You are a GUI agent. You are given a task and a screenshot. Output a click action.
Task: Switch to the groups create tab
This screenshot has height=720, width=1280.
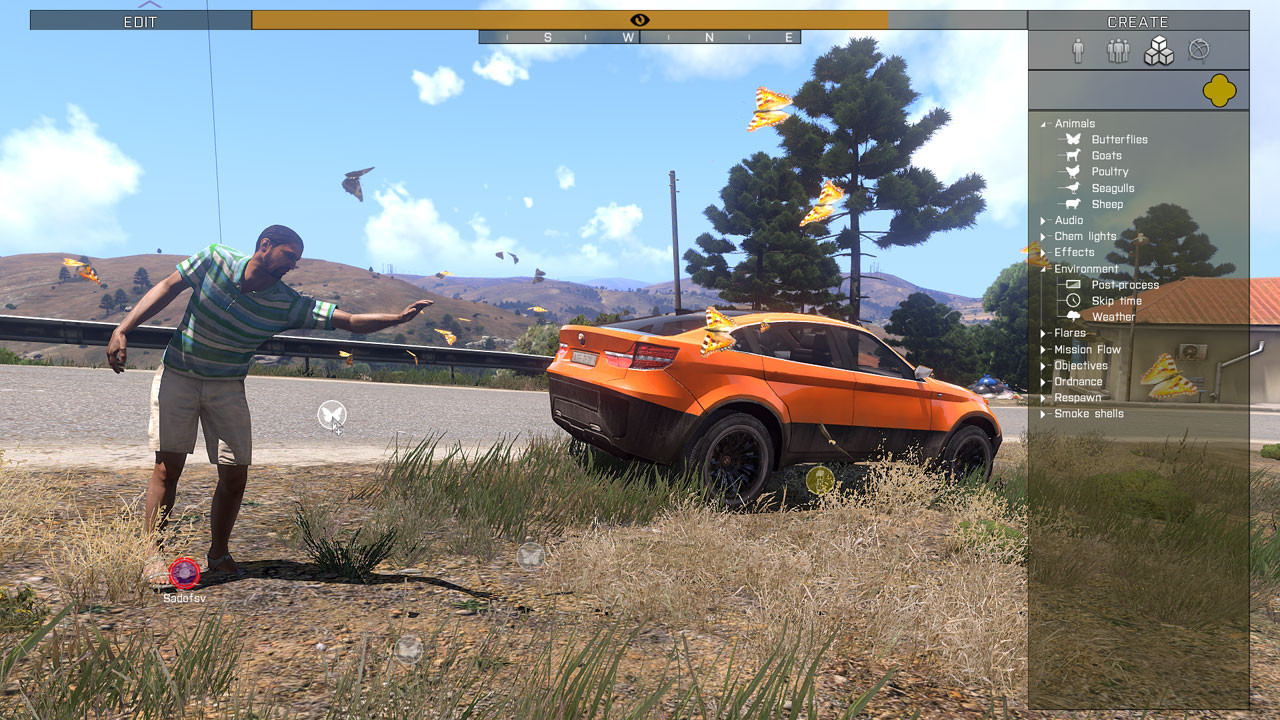pyautogui.click(x=1117, y=51)
